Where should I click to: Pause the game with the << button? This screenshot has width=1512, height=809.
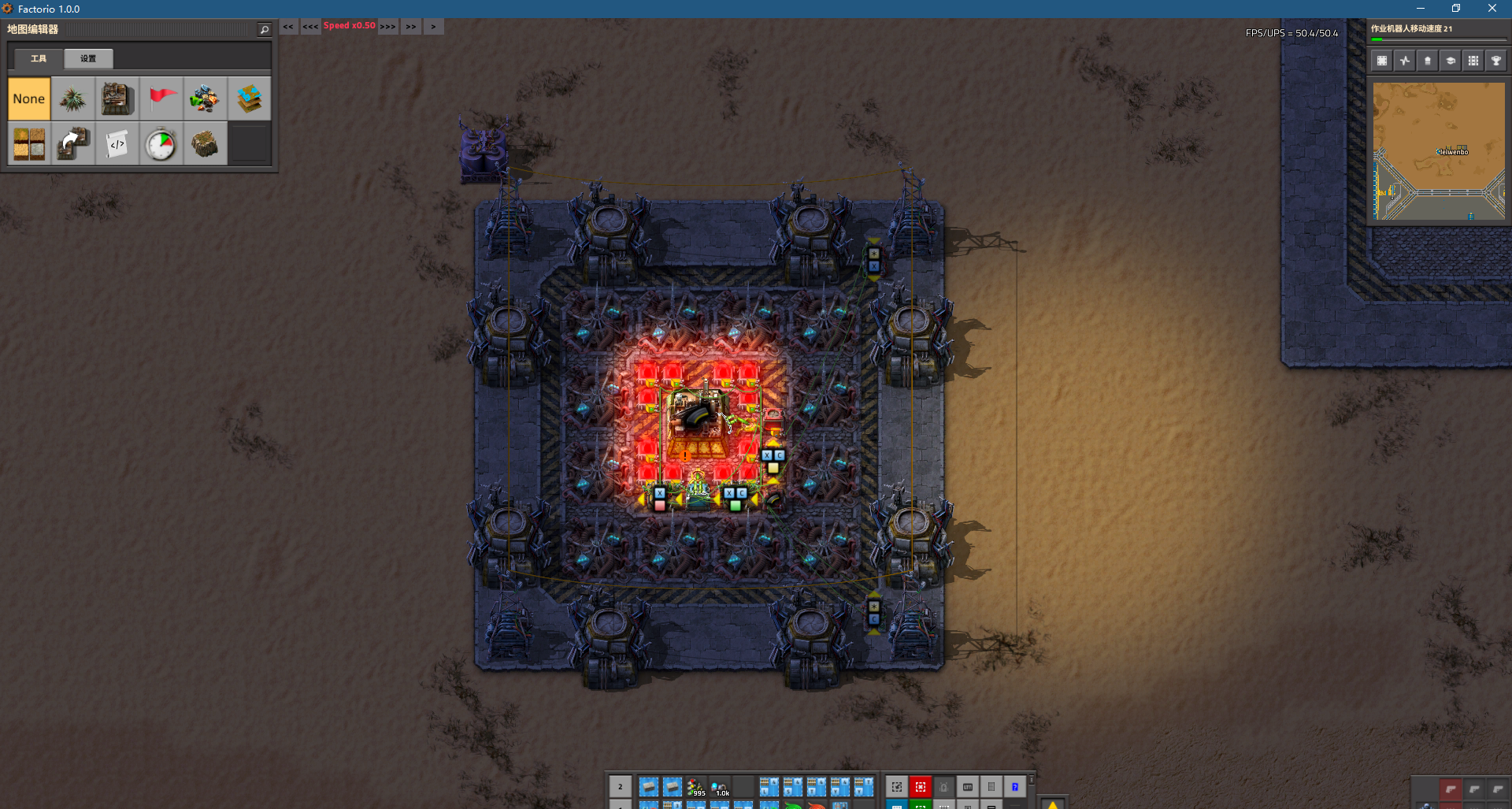tap(288, 26)
